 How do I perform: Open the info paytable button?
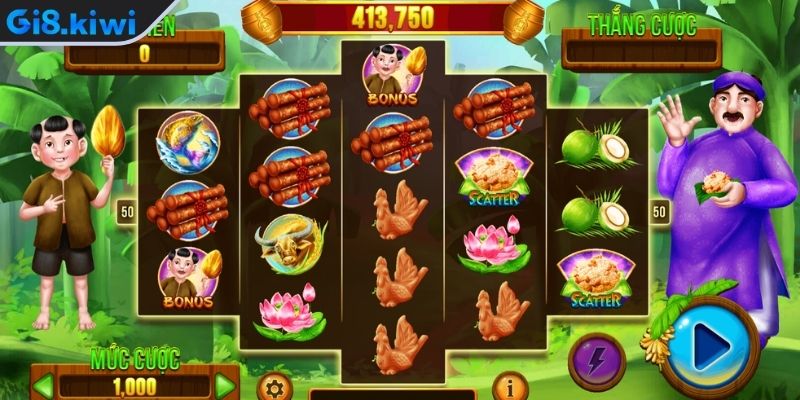click(510, 386)
